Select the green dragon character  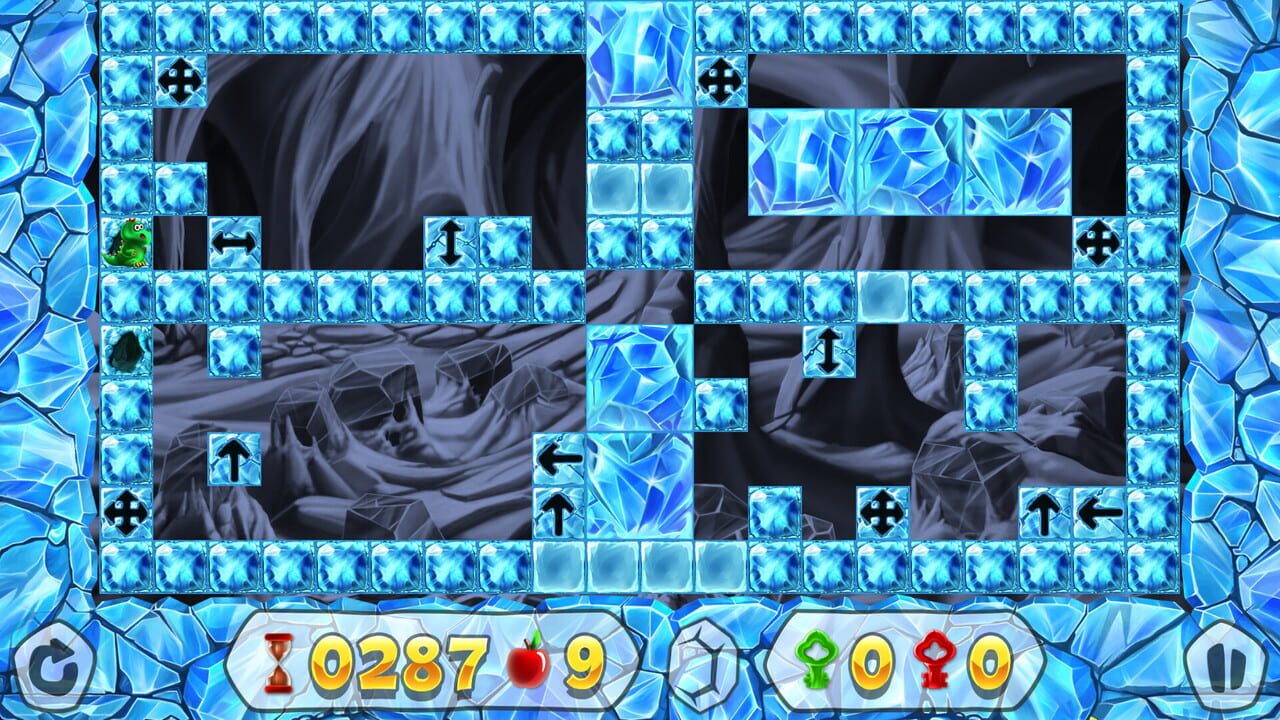[125, 244]
